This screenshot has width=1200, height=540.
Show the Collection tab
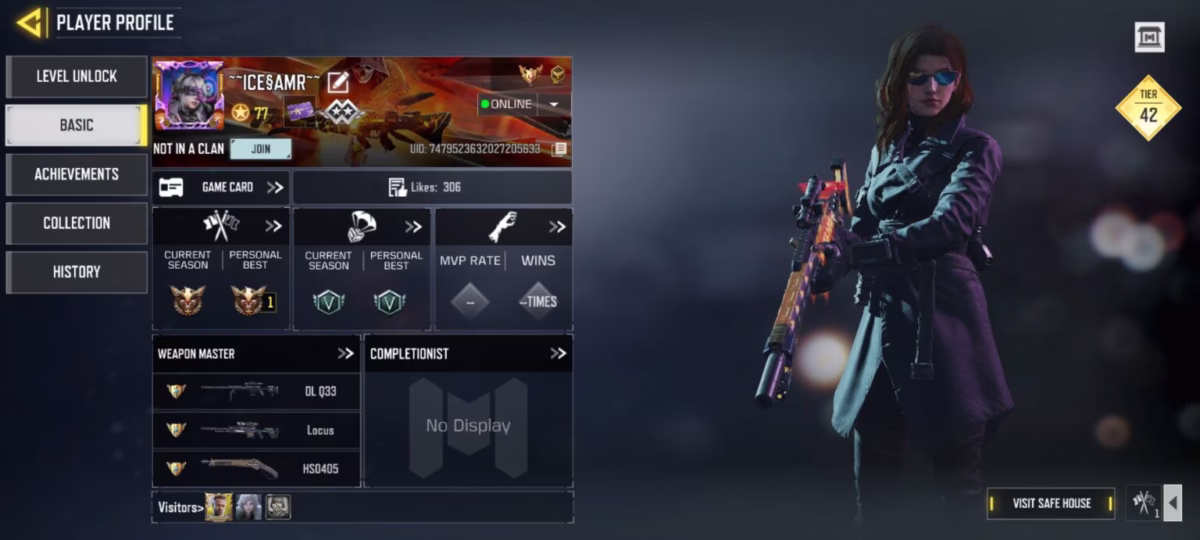click(76, 223)
